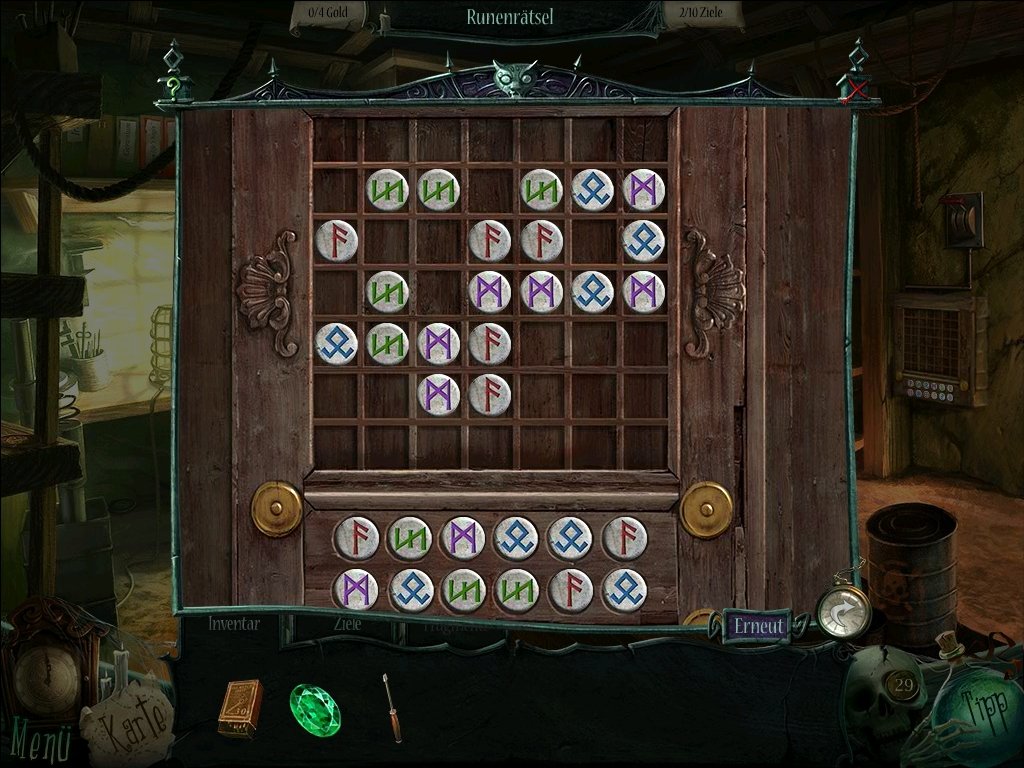
Task: Select the purple rune in the board's top rune row
Action: (643, 190)
